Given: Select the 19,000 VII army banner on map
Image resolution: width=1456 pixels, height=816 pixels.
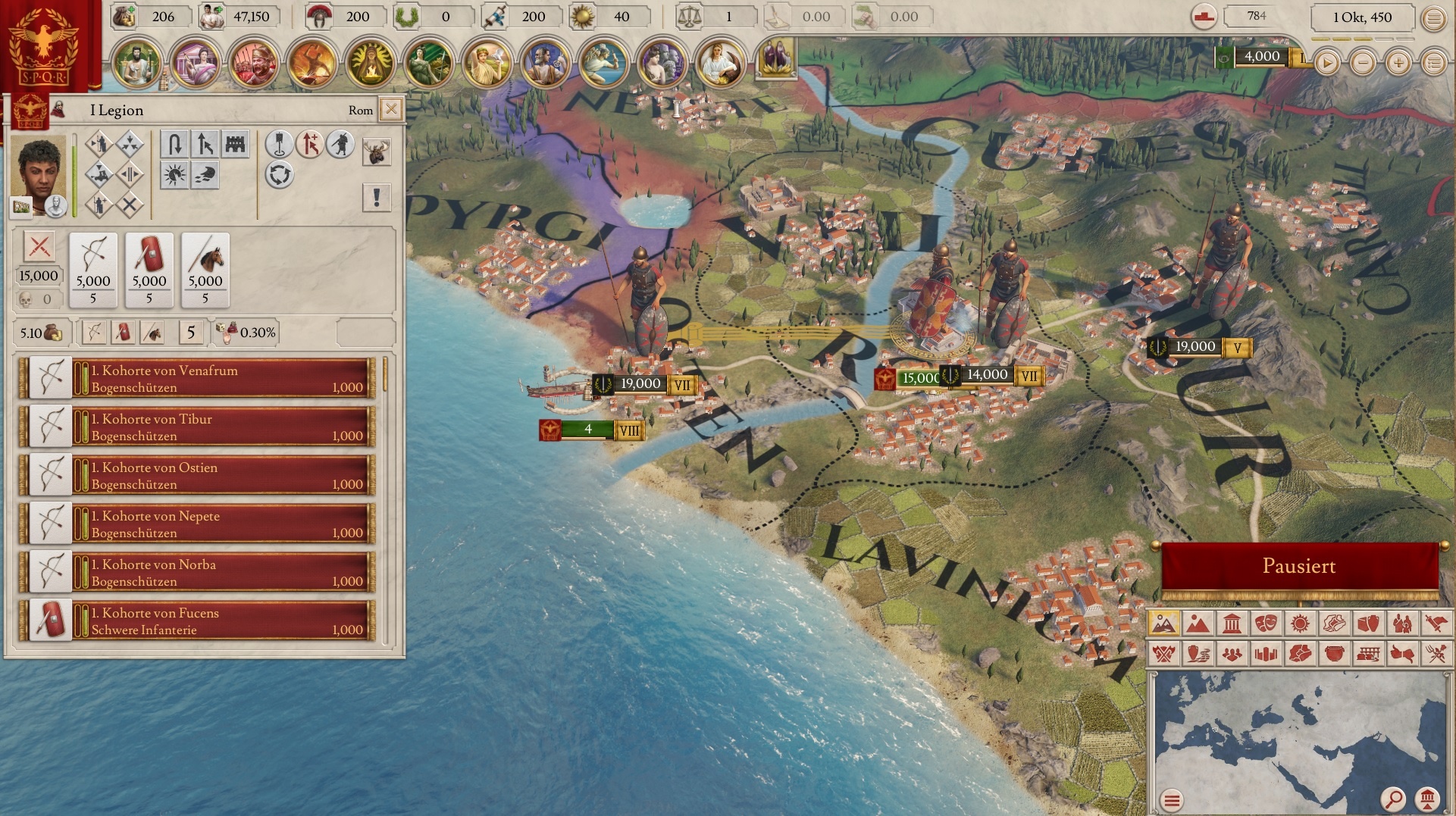Looking at the screenshot, I should [x=640, y=384].
